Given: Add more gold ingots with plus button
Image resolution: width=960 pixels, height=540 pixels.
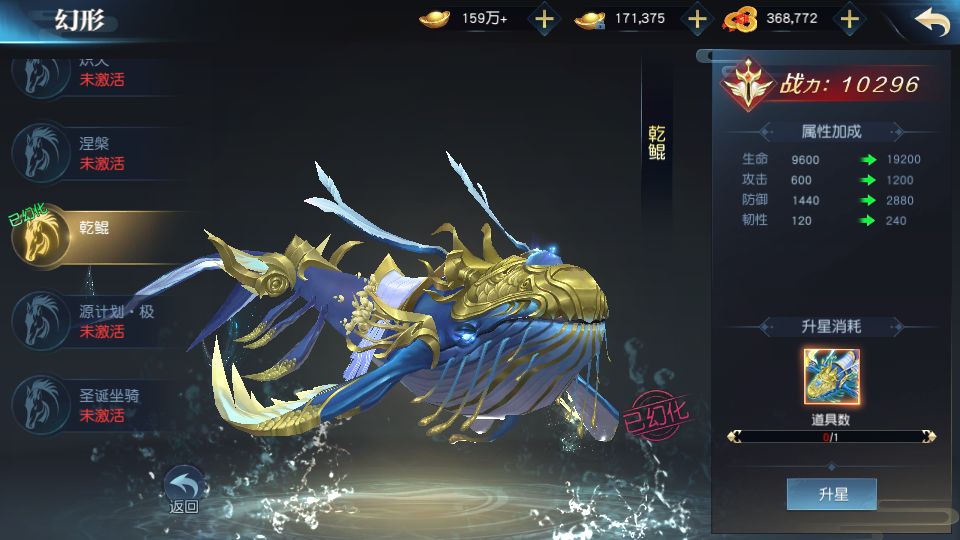Looking at the screenshot, I should (543, 19).
